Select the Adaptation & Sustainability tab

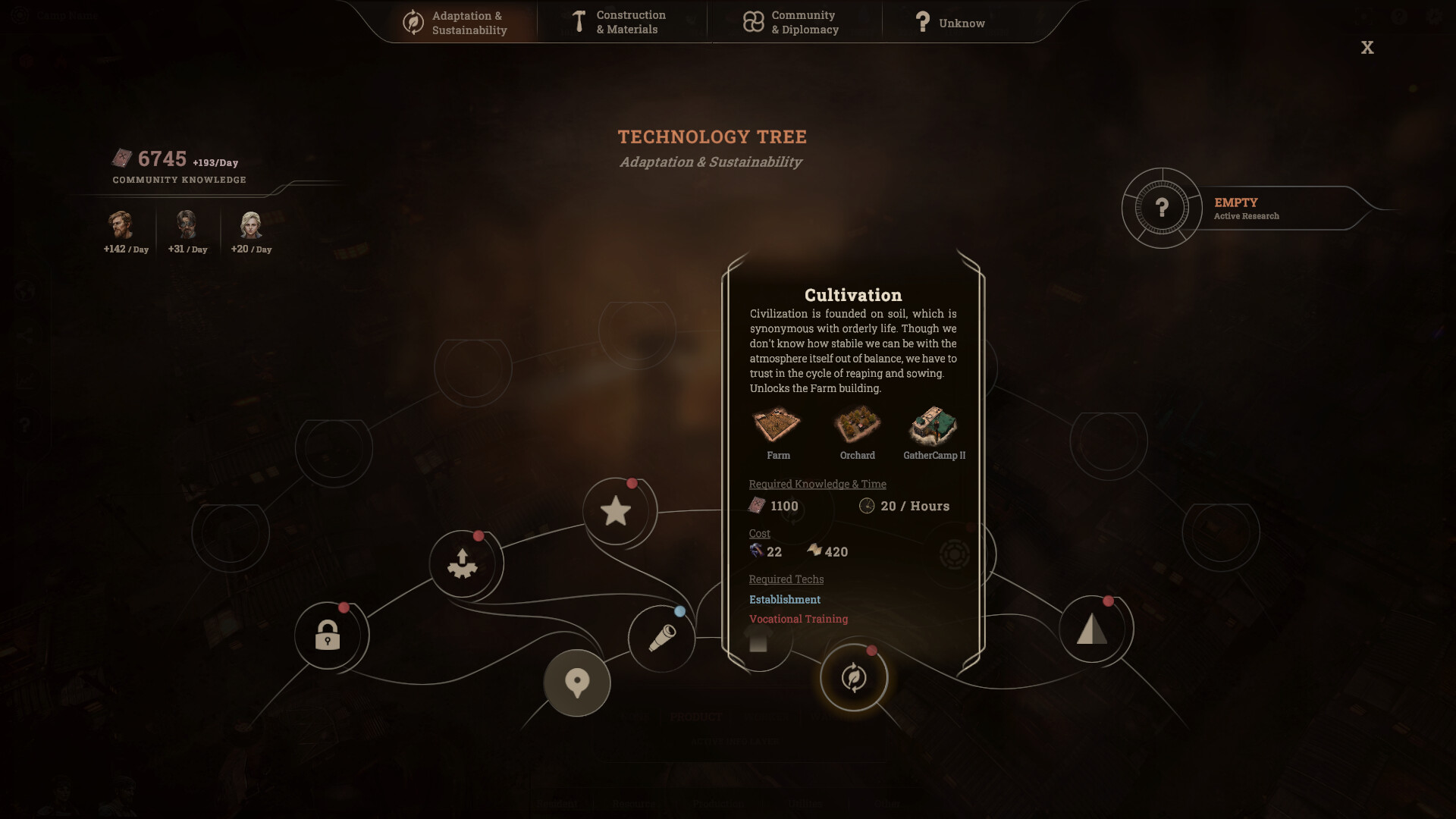460,21
